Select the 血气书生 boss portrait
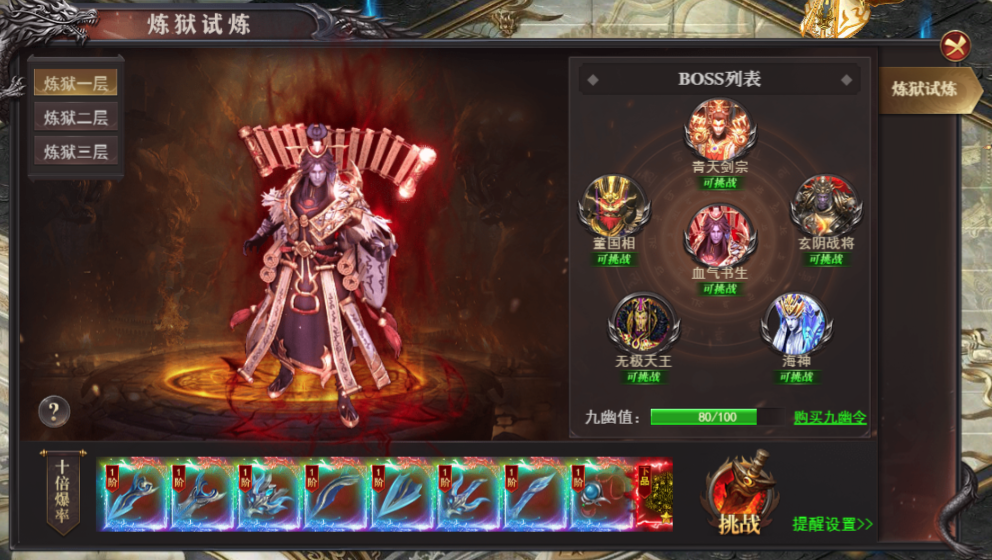Screen dimensions: 992x560 pyautogui.click(x=719, y=235)
